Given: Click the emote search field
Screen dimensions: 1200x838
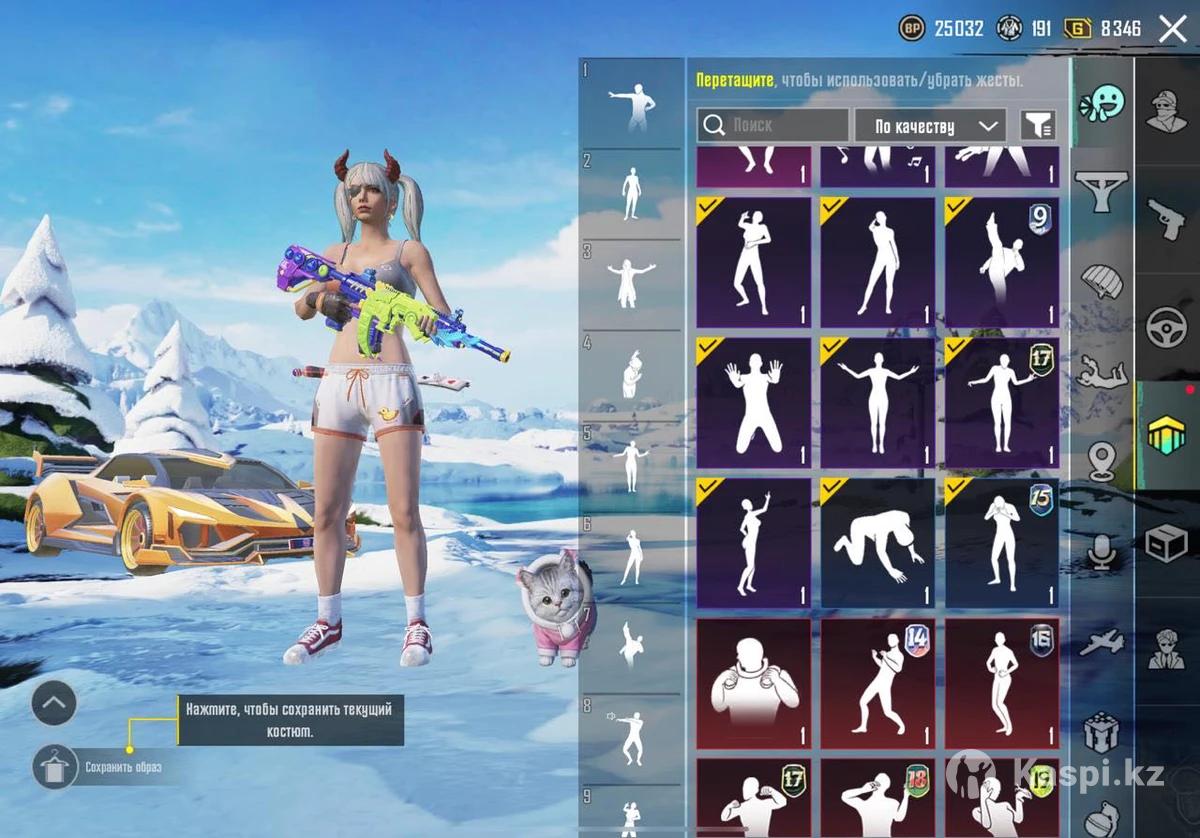Looking at the screenshot, I should tap(773, 125).
